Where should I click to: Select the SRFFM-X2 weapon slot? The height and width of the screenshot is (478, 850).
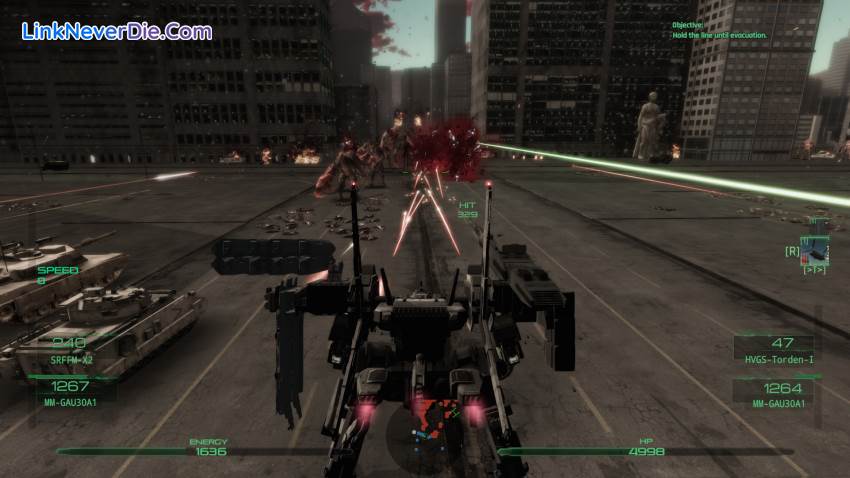[72, 350]
